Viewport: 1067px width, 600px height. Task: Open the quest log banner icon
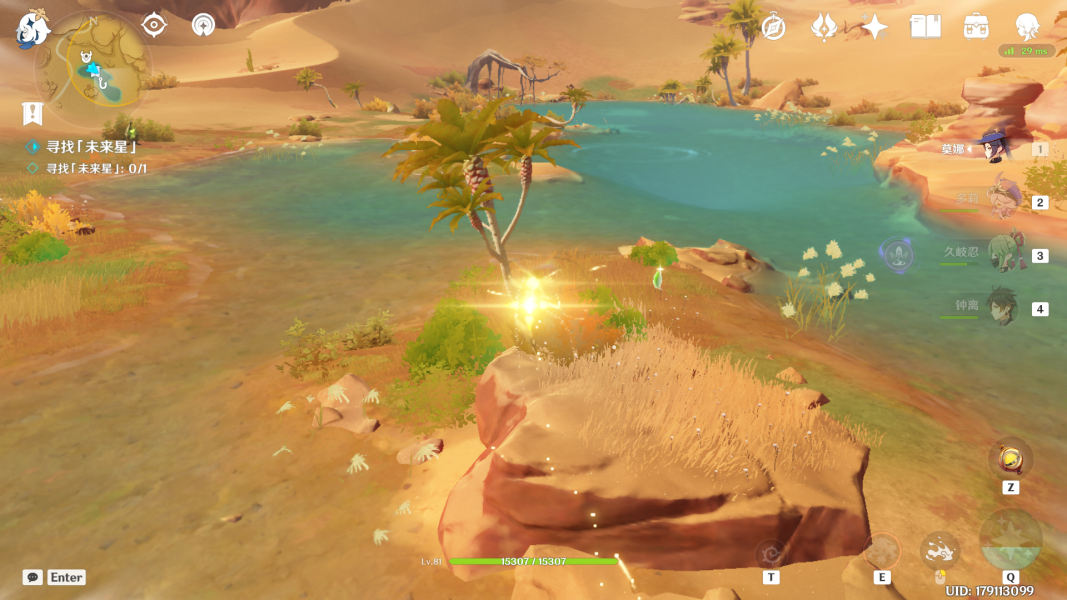coord(32,114)
